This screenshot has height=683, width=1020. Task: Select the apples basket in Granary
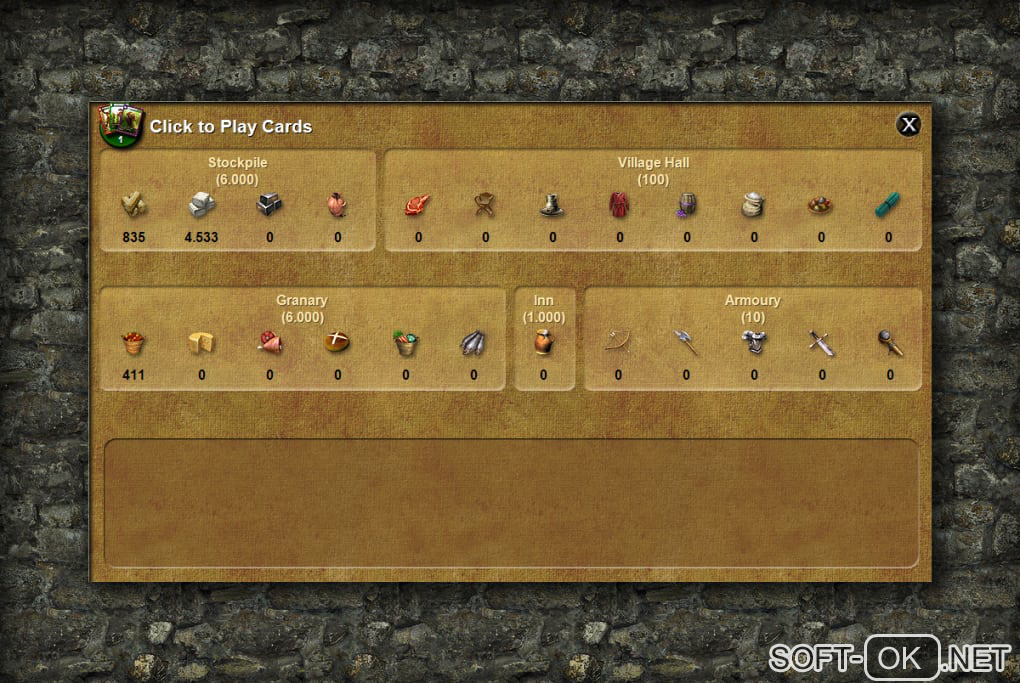133,343
